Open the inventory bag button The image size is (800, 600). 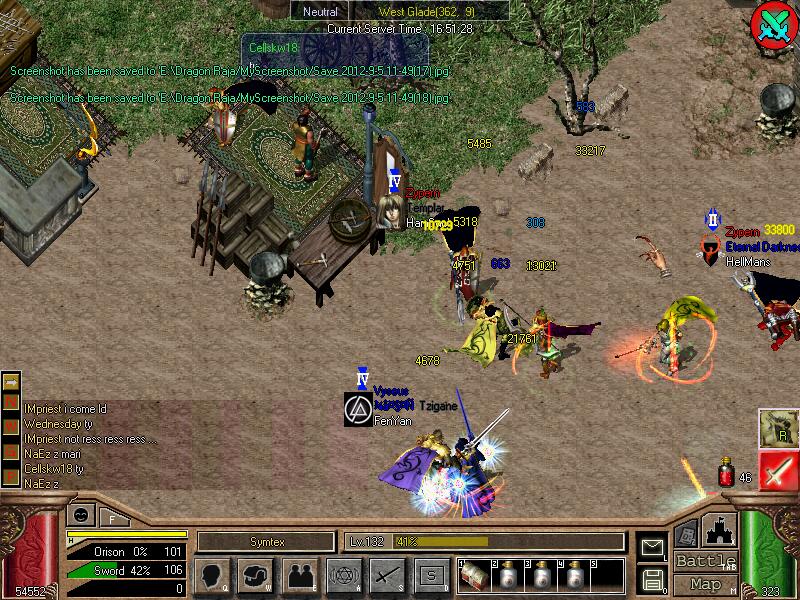click(x=256, y=575)
